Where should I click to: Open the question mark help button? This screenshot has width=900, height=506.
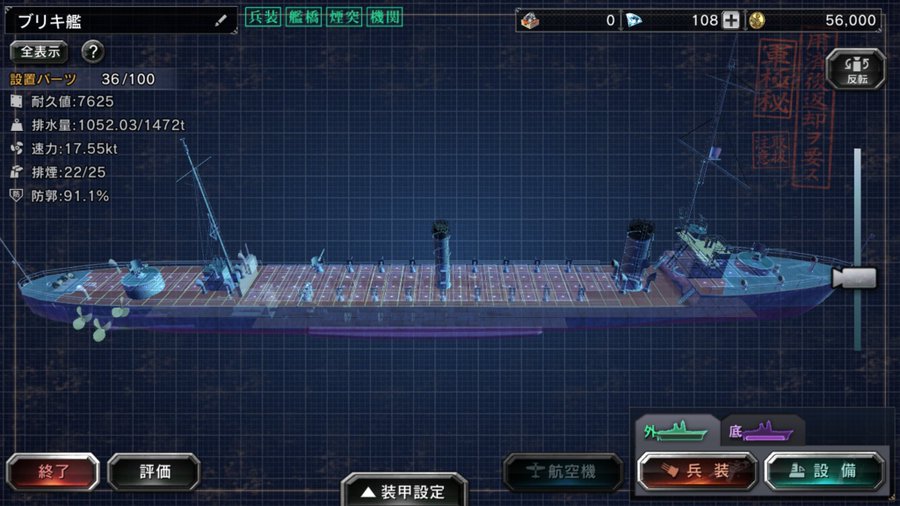(x=93, y=51)
